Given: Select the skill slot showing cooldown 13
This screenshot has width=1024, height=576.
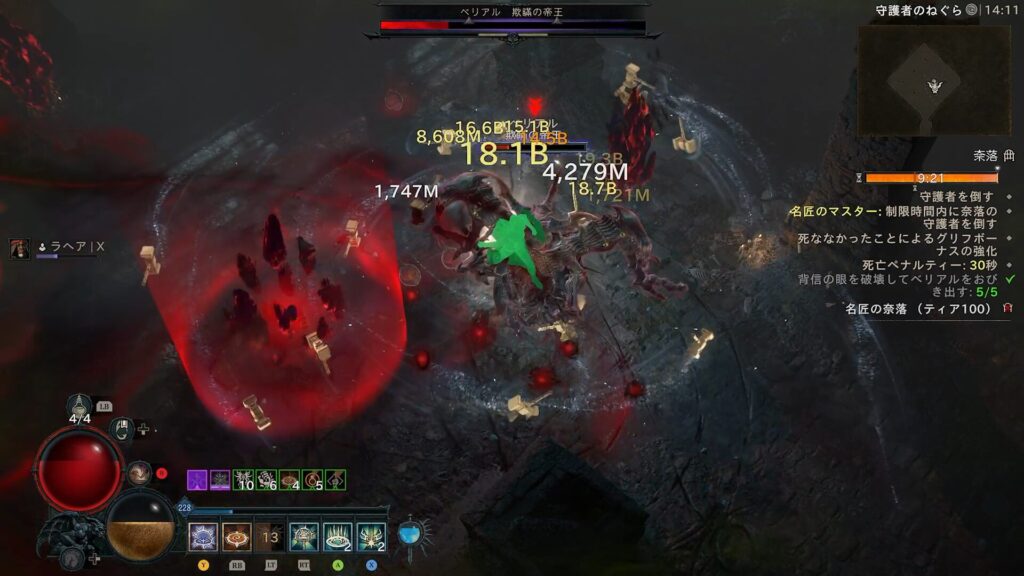Looking at the screenshot, I should coord(270,537).
